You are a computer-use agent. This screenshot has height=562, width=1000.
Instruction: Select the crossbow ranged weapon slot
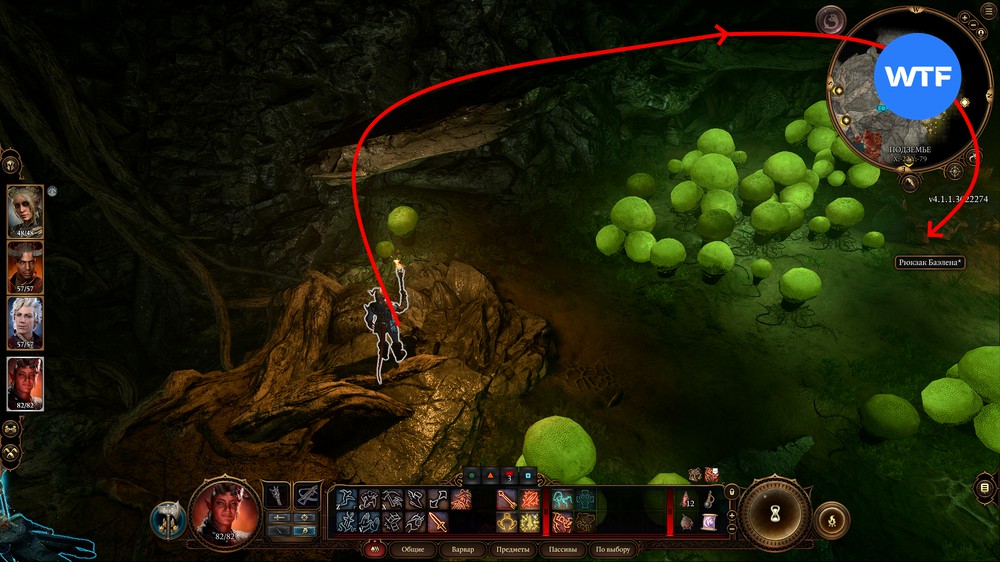tap(306, 495)
